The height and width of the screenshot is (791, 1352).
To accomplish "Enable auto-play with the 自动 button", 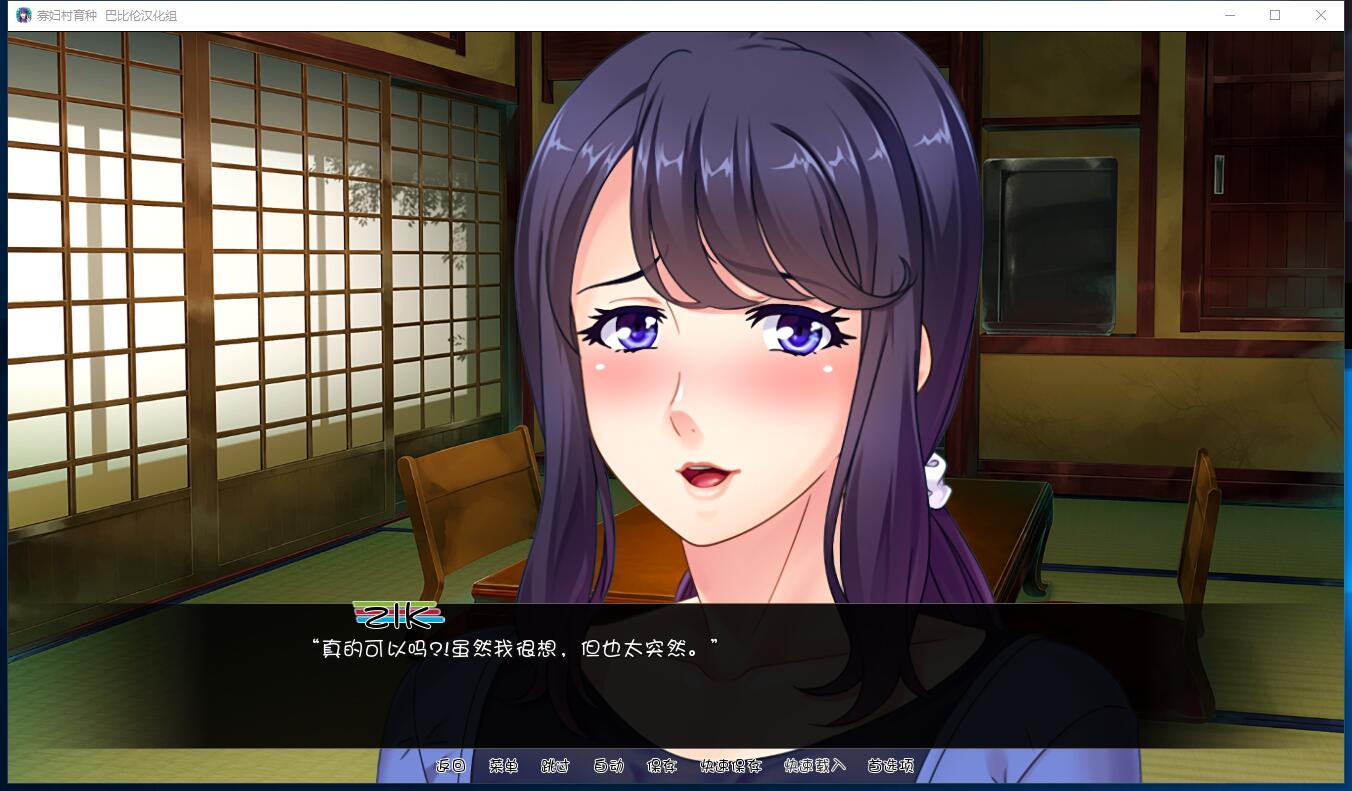I will 608,767.
